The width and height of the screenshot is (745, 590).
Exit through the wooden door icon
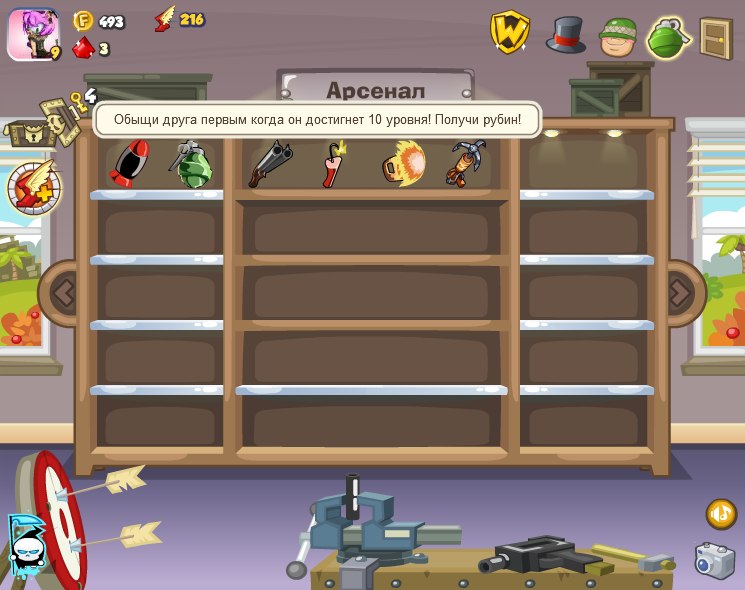point(716,38)
